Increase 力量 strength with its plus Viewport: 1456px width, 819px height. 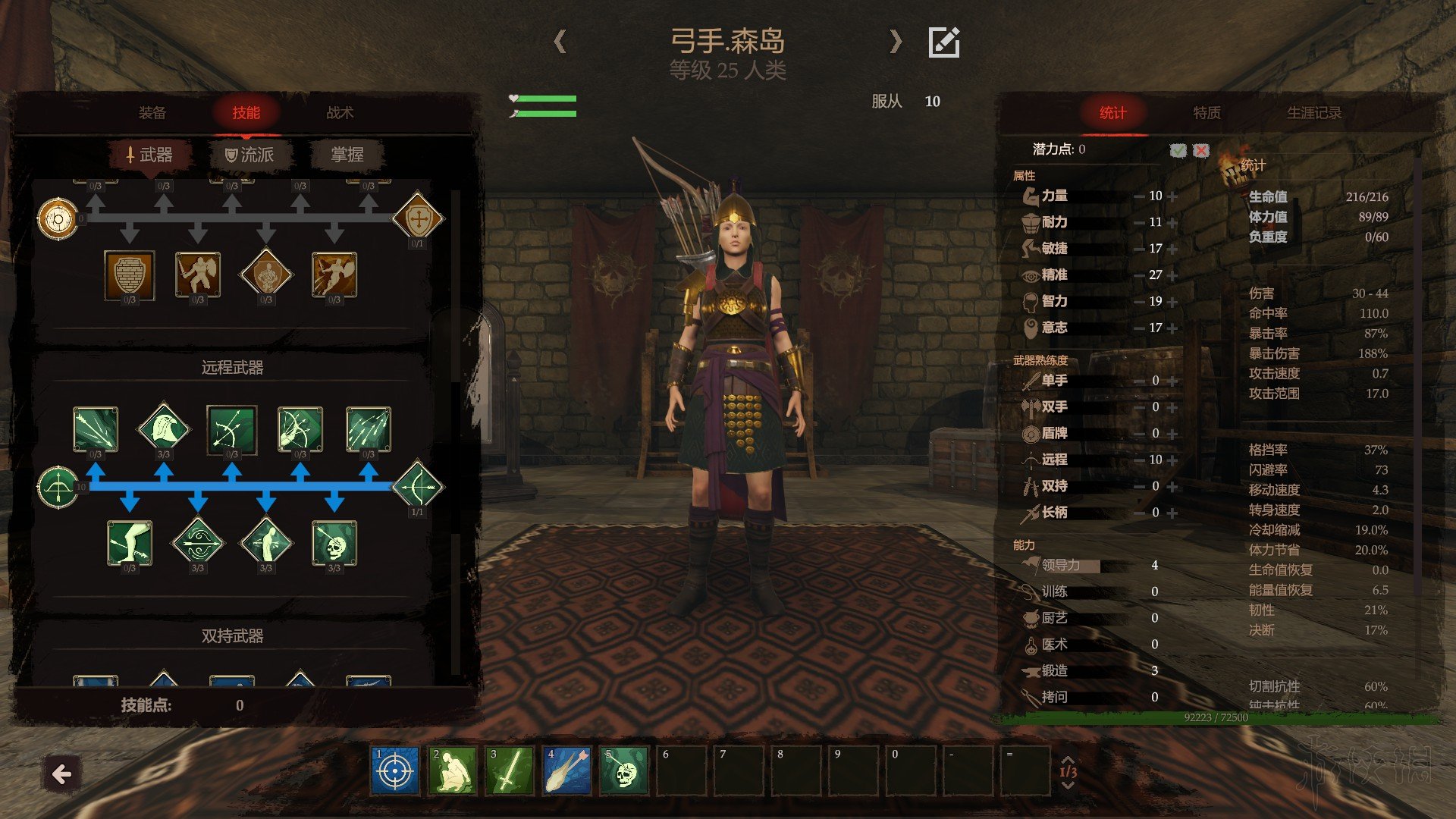1173,196
